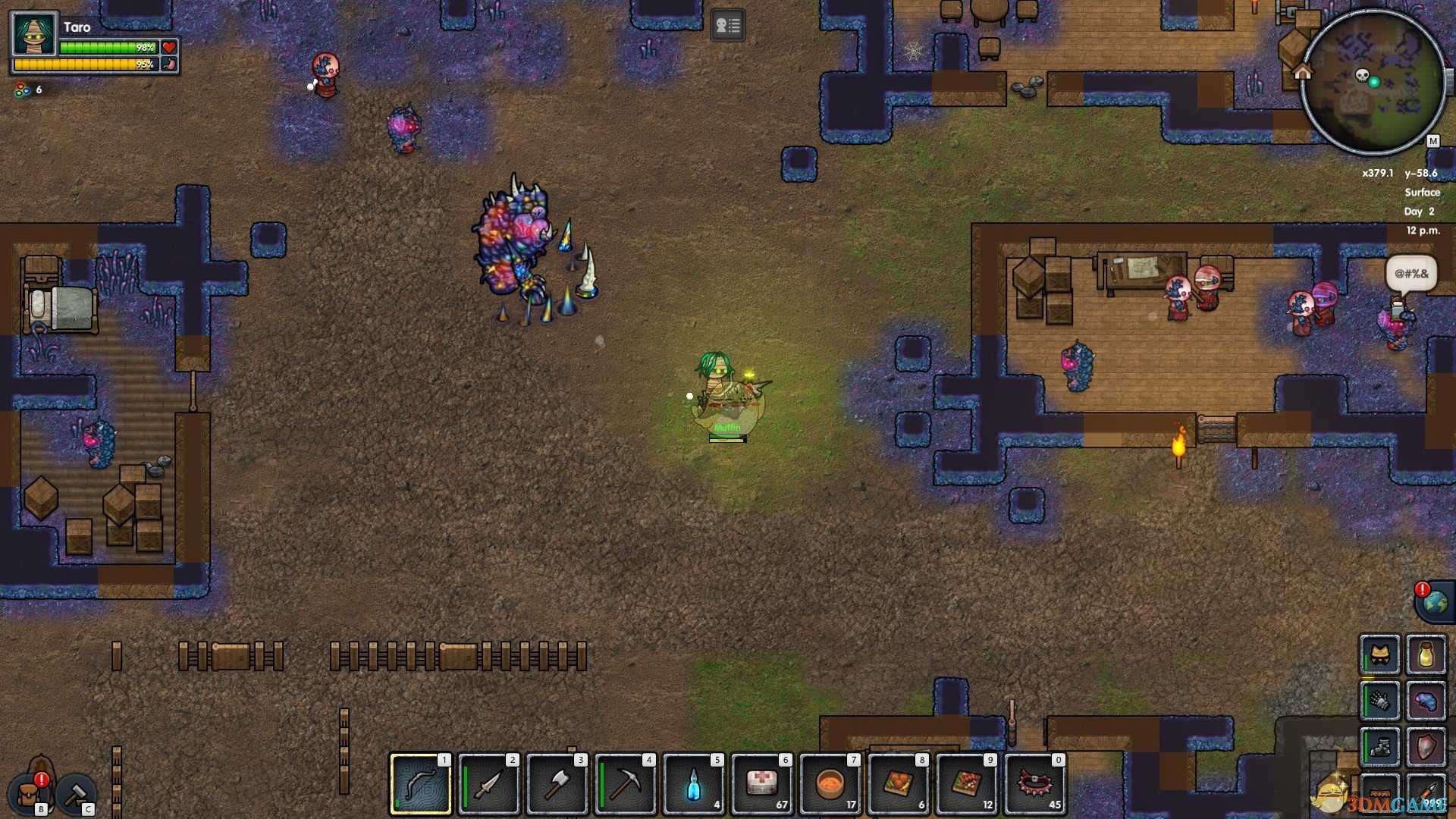
Task: Equip the dagger from the hotbar
Action: pyautogui.click(x=489, y=784)
